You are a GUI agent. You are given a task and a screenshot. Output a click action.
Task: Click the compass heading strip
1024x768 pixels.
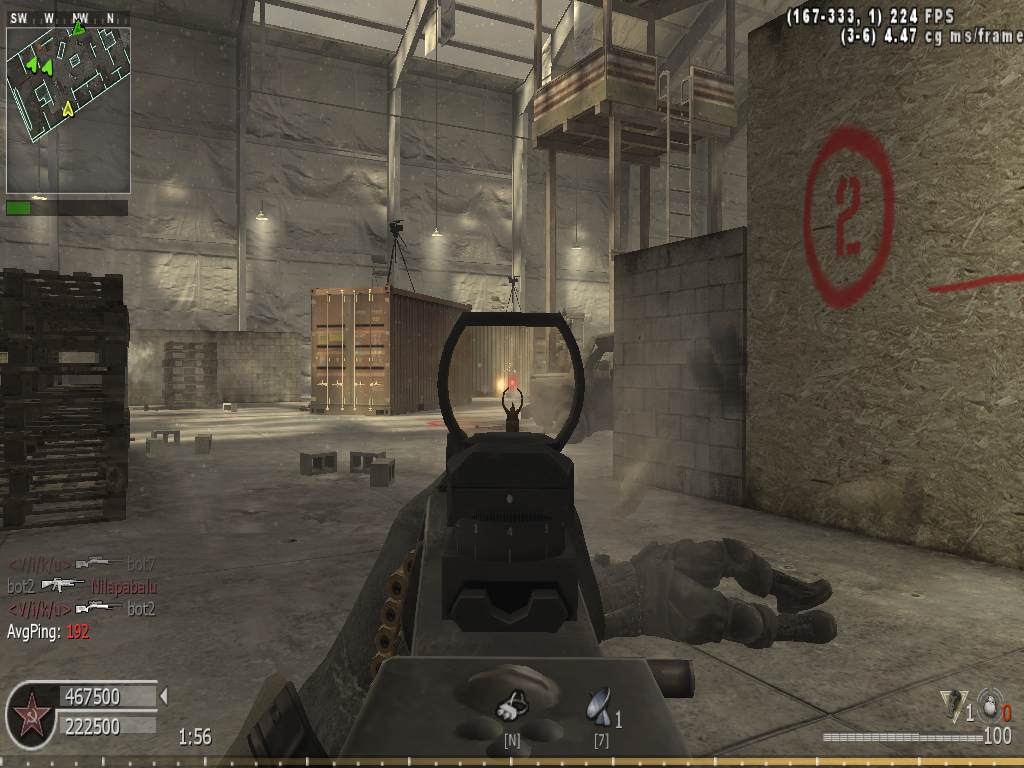pos(68,19)
